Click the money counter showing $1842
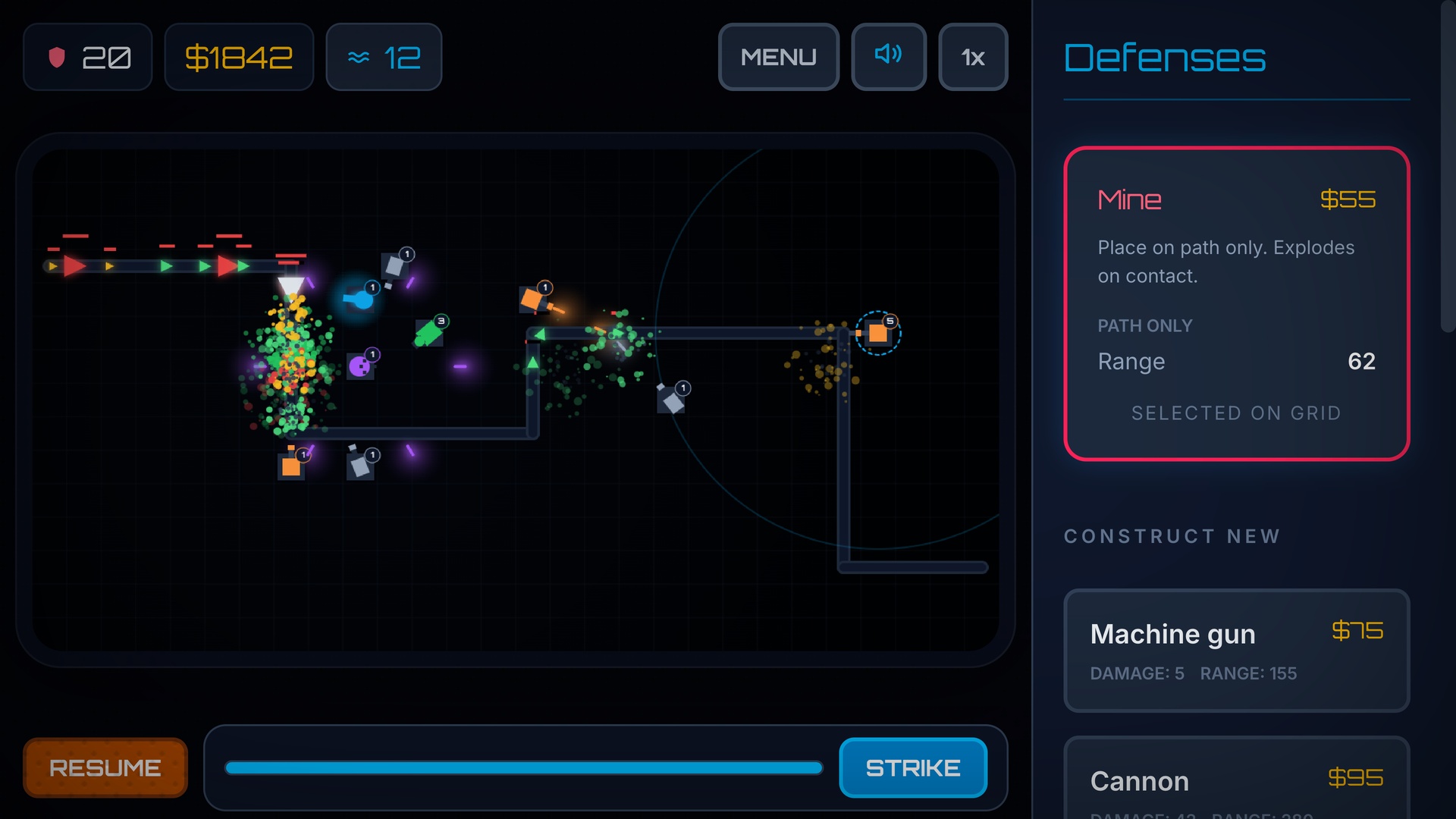 239,56
